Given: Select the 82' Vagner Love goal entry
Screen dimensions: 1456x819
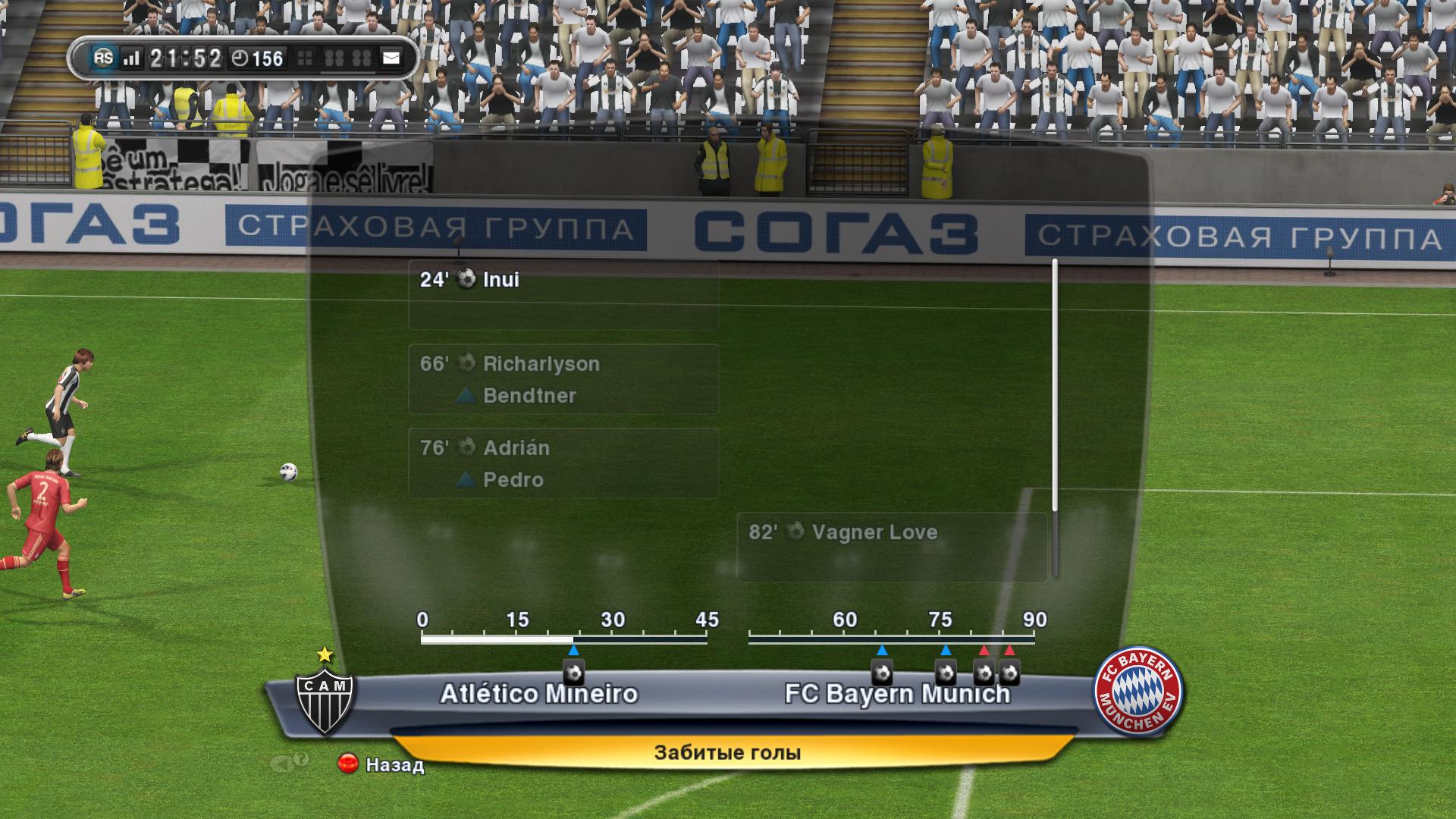Looking at the screenshot, I should click(892, 547).
